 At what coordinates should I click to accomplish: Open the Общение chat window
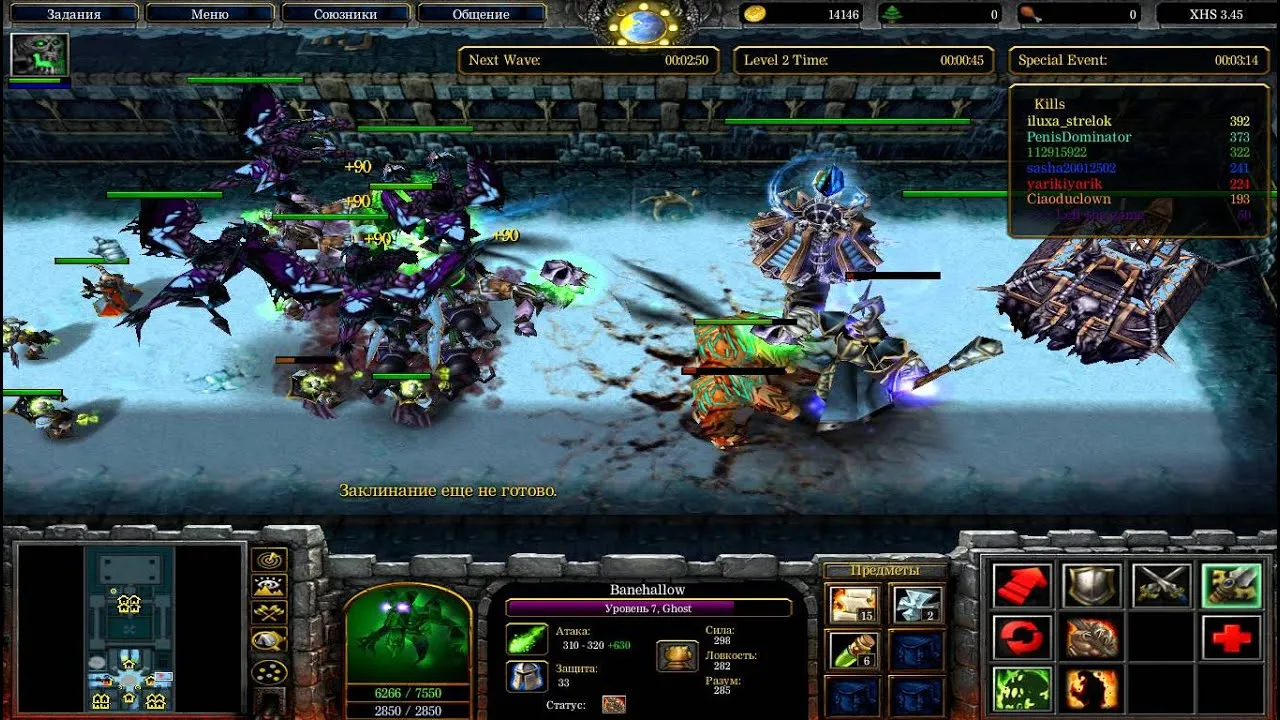(x=481, y=13)
